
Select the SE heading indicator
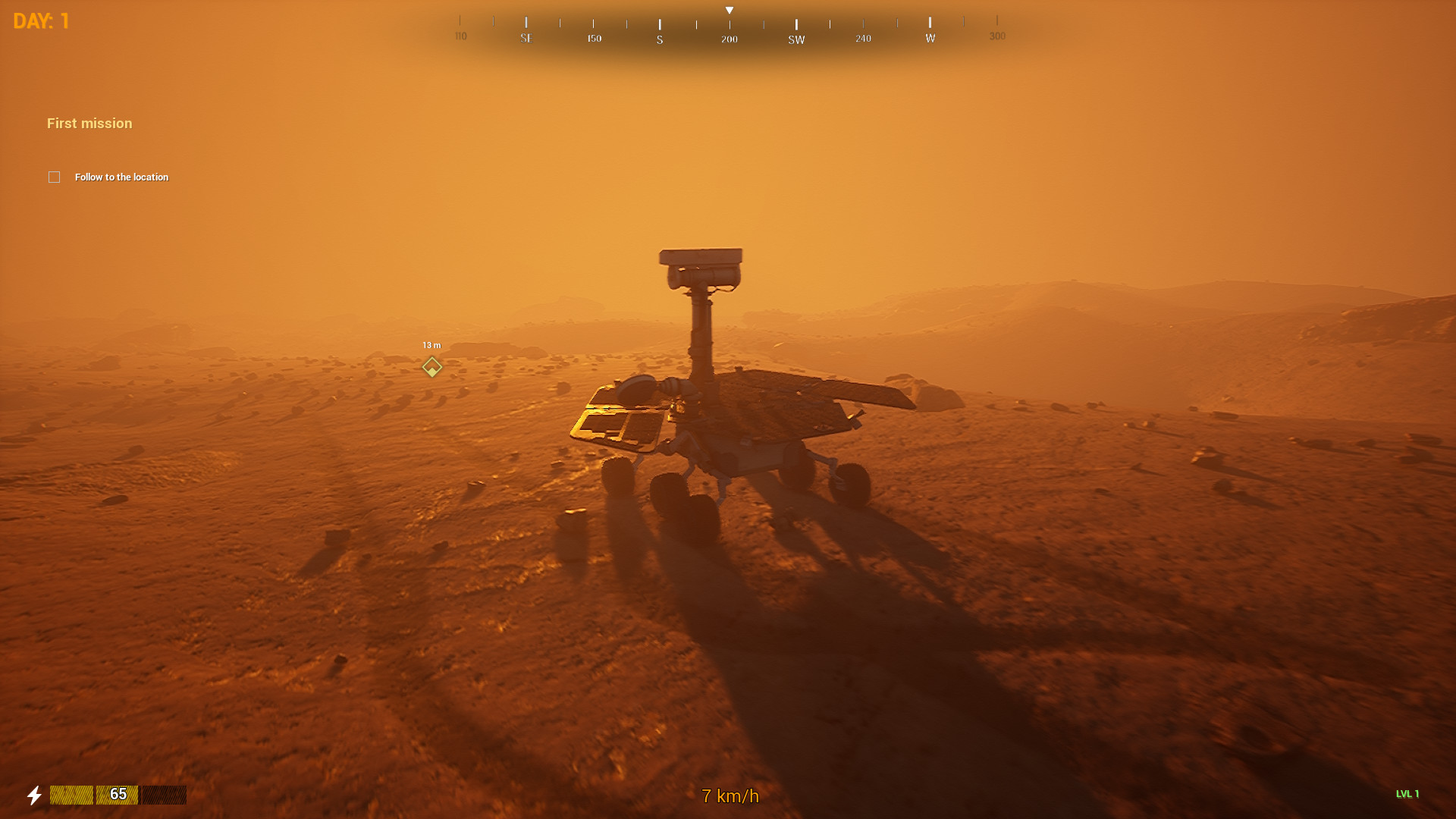(x=526, y=38)
